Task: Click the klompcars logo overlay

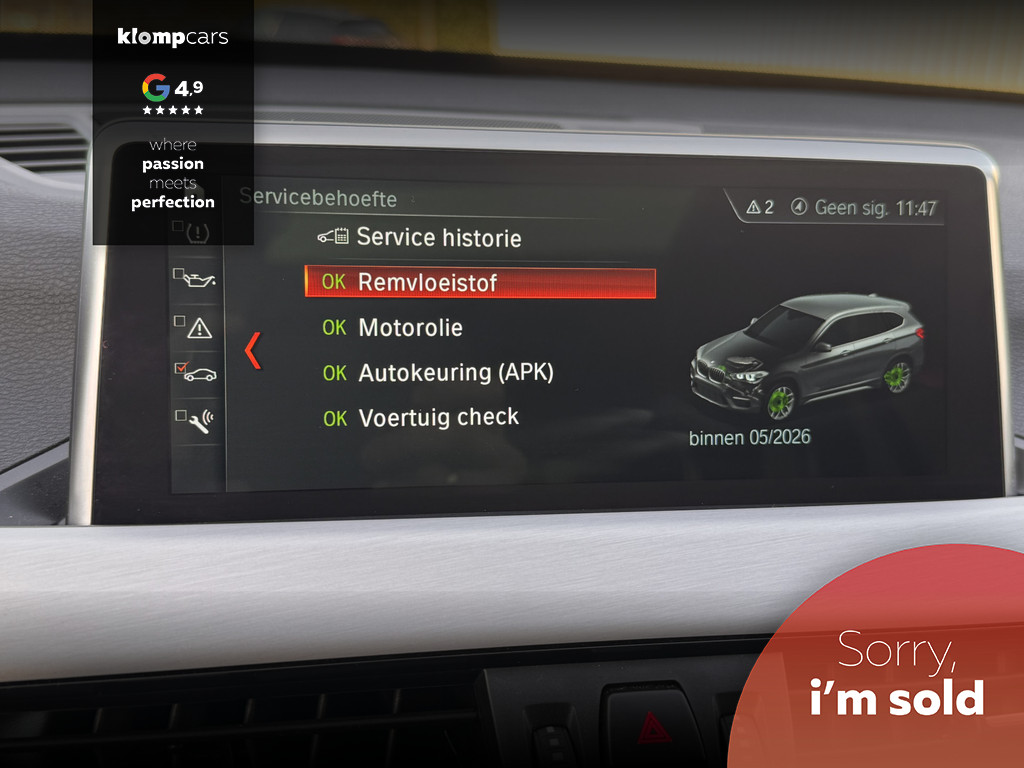Action: tap(173, 38)
